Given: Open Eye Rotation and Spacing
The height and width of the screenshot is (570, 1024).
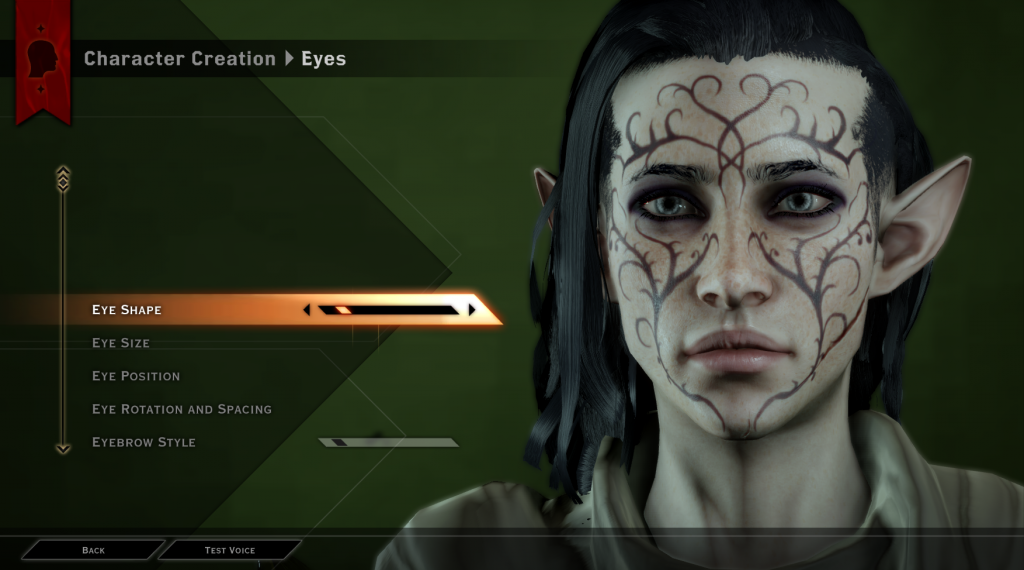Looking at the screenshot, I should 182,409.
